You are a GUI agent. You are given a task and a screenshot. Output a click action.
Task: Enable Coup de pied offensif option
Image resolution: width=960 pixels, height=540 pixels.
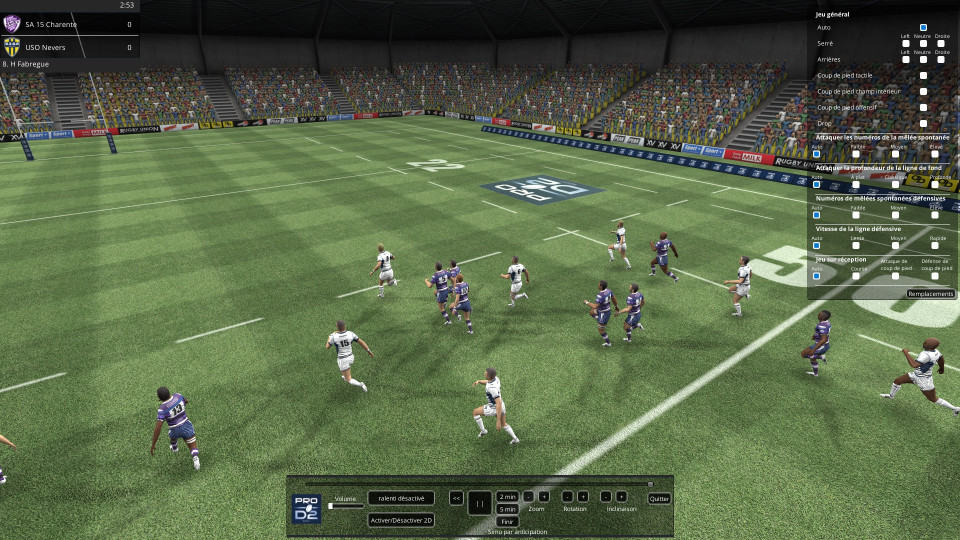click(x=923, y=107)
